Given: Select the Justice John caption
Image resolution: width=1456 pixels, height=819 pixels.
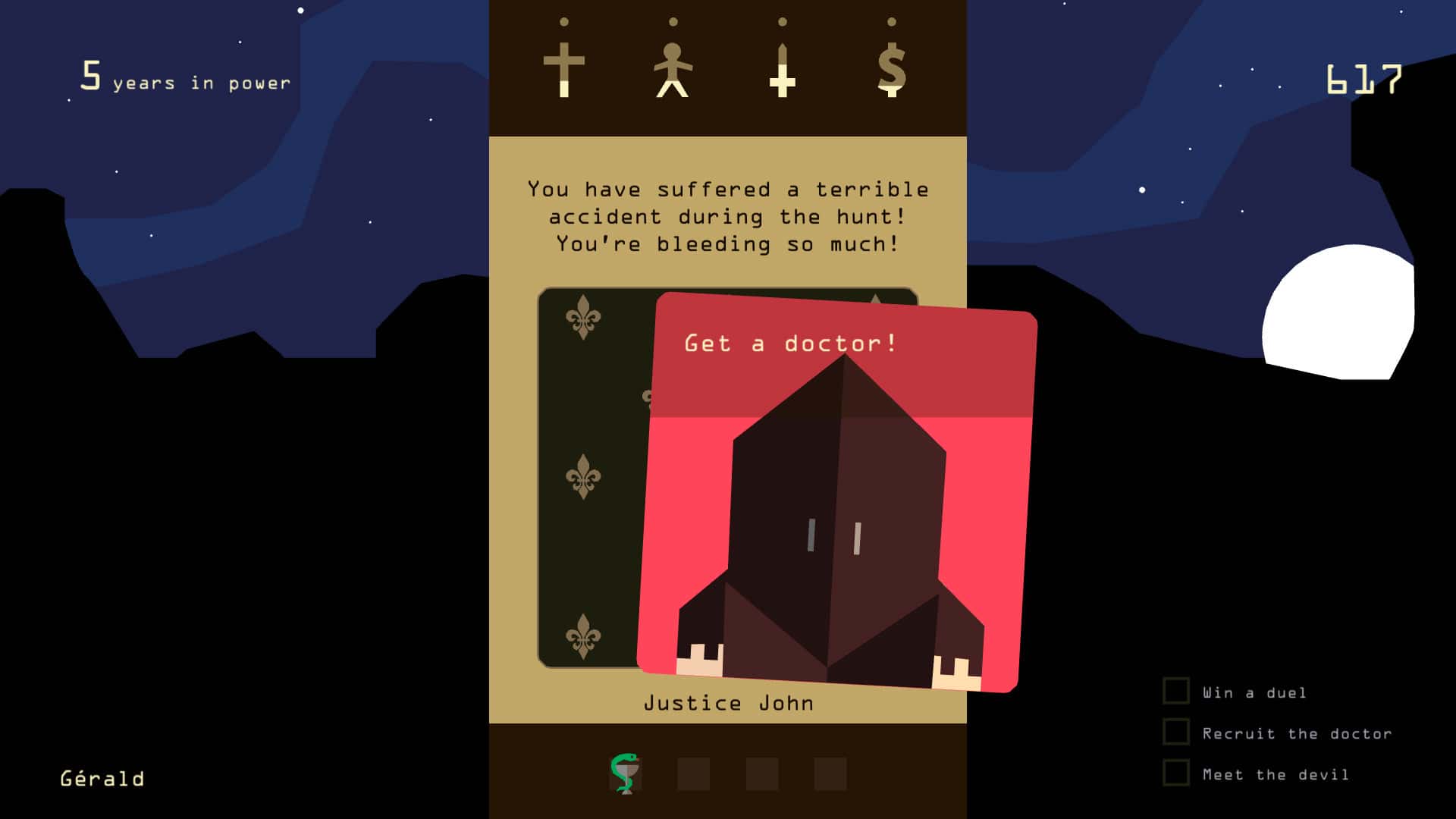Looking at the screenshot, I should tap(728, 702).
